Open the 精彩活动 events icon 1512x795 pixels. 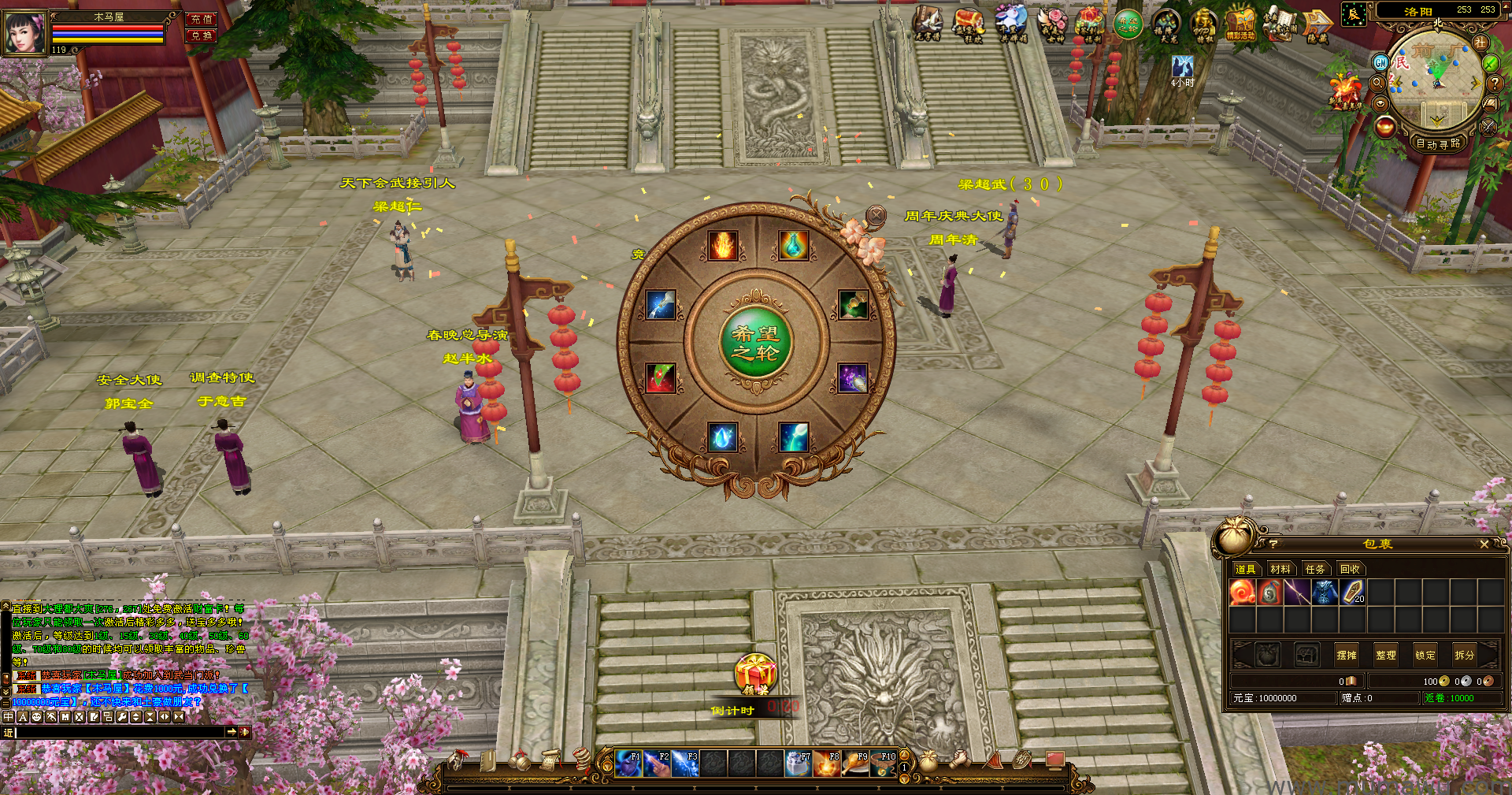click(x=1240, y=25)
